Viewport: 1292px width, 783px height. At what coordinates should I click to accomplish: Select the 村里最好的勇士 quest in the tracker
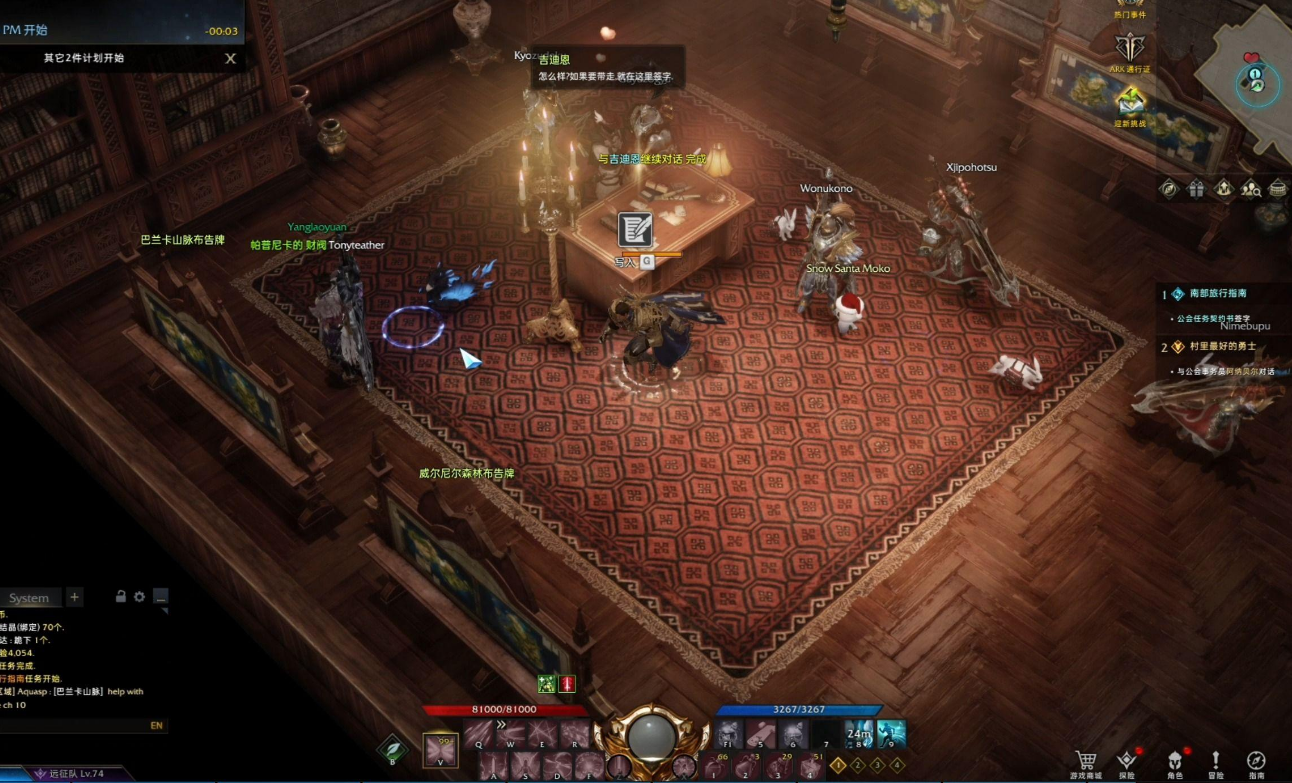point(1222,347)
